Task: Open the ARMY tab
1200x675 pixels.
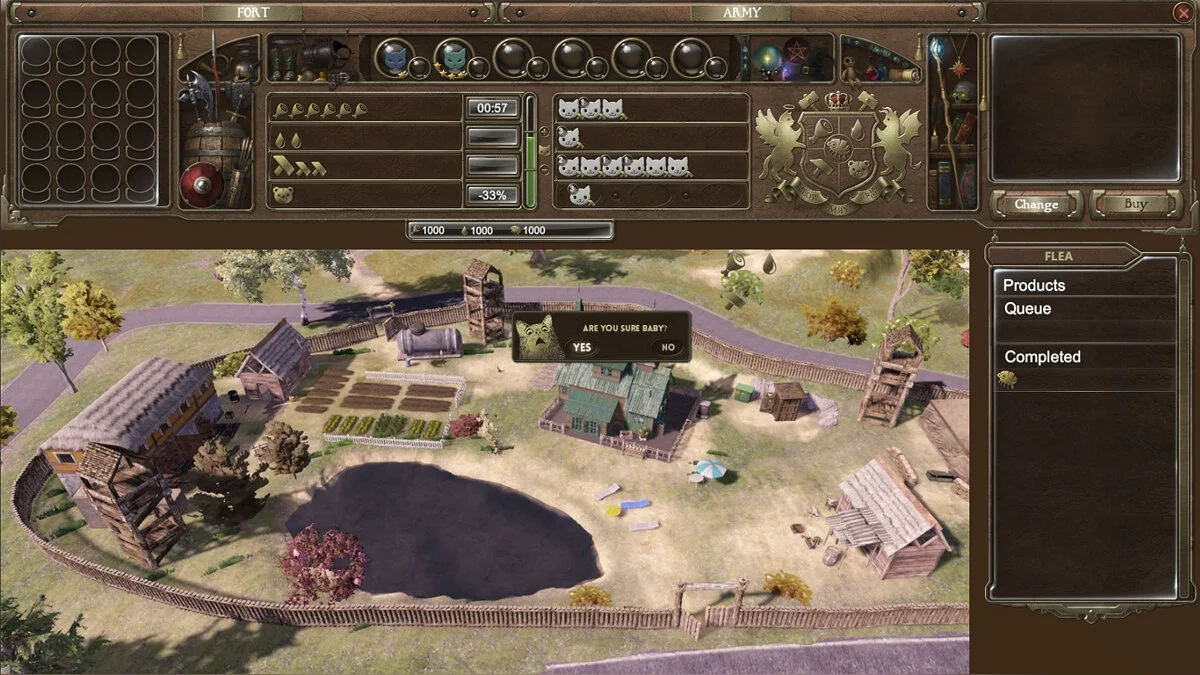Action: pos(740,13)
